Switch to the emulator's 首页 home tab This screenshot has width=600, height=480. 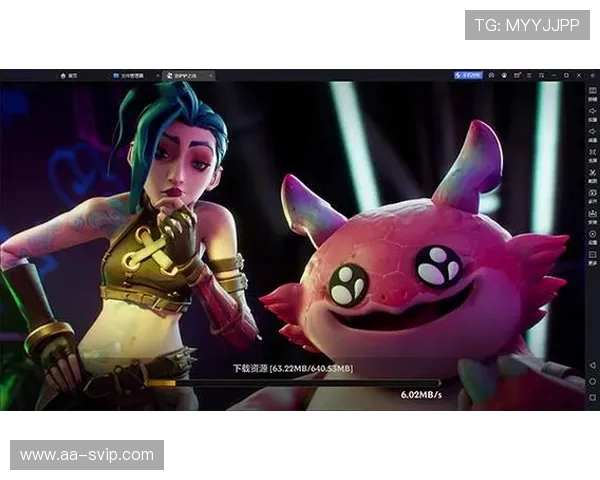pos(69,75)
